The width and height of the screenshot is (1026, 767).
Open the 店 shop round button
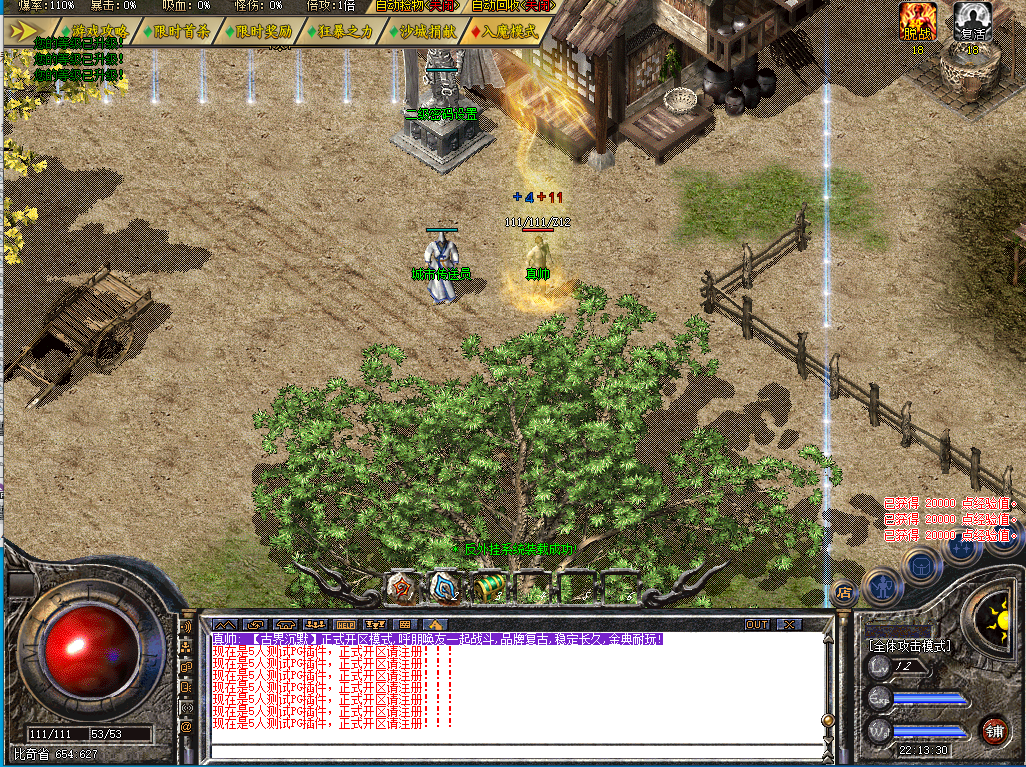point(843,591)
